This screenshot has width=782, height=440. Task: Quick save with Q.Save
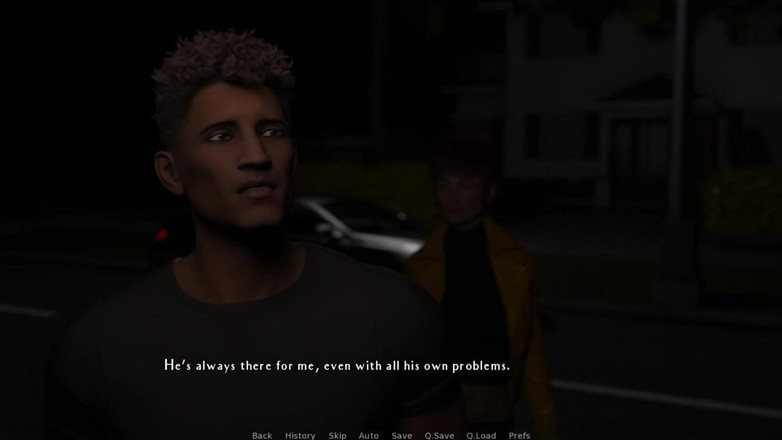click(439, 435)
